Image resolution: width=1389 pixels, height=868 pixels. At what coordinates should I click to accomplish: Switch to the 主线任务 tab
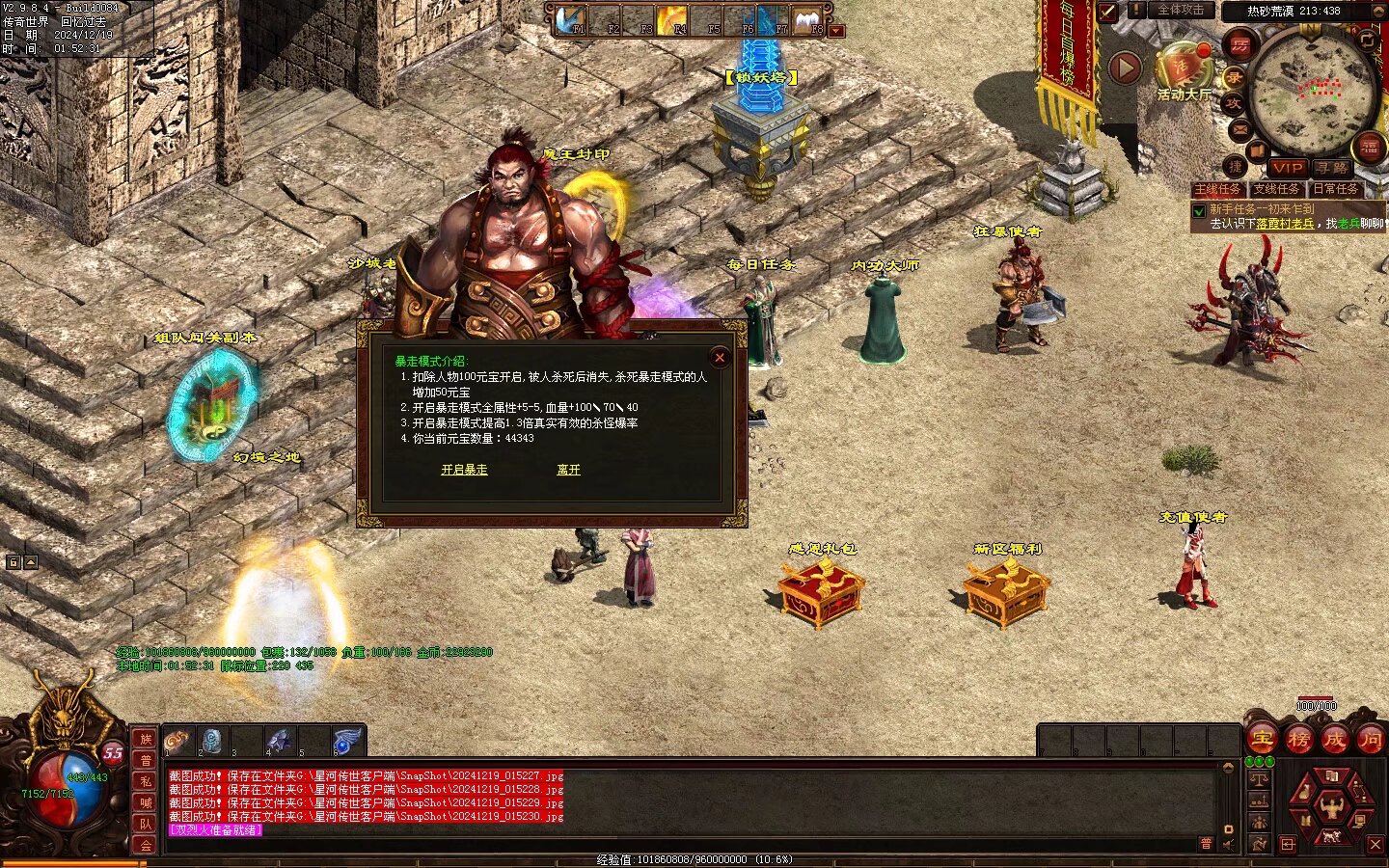pyautogui.click(x=1217, y=189)
